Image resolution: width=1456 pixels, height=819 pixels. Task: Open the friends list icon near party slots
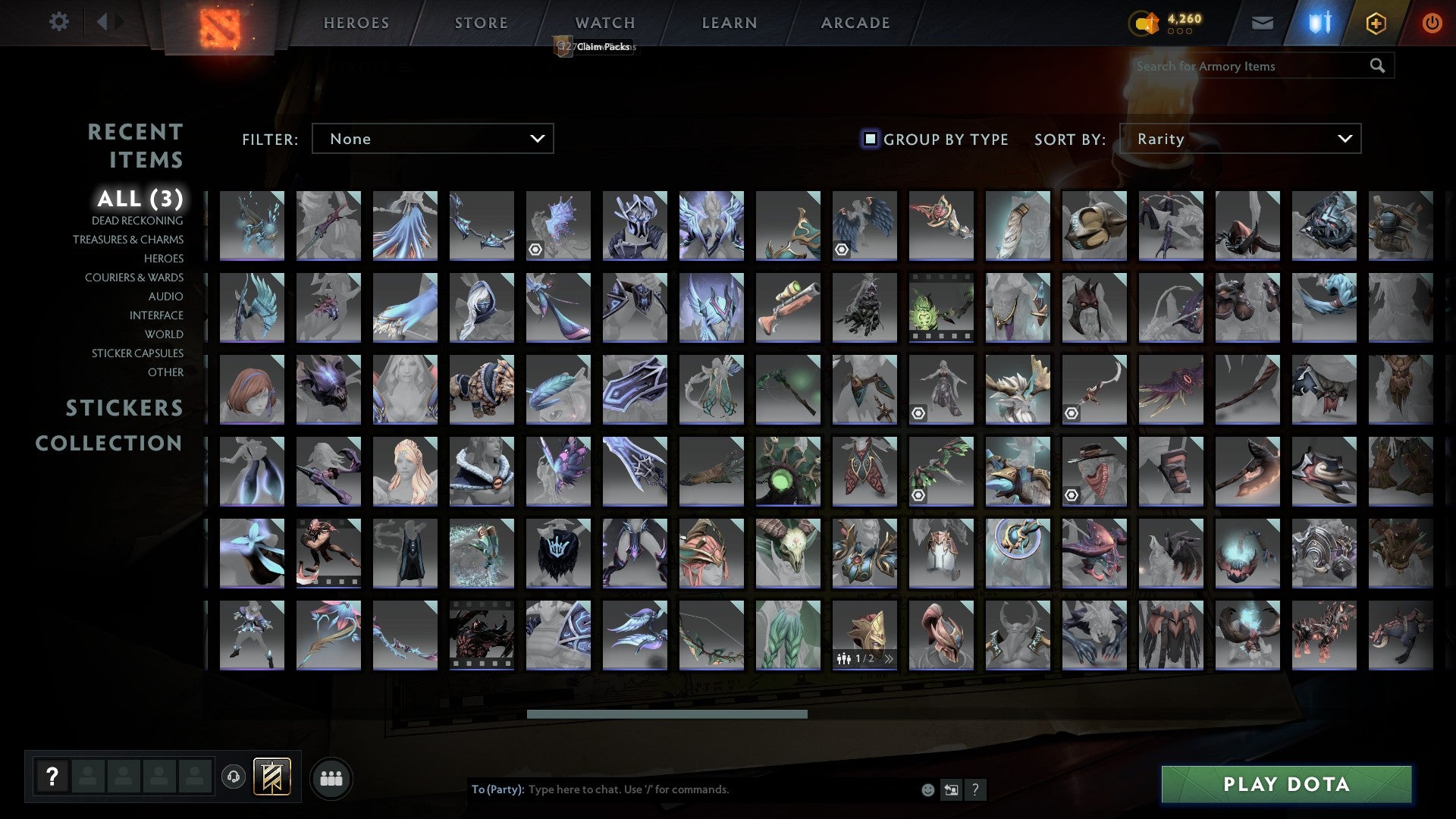tap(331, 777)
